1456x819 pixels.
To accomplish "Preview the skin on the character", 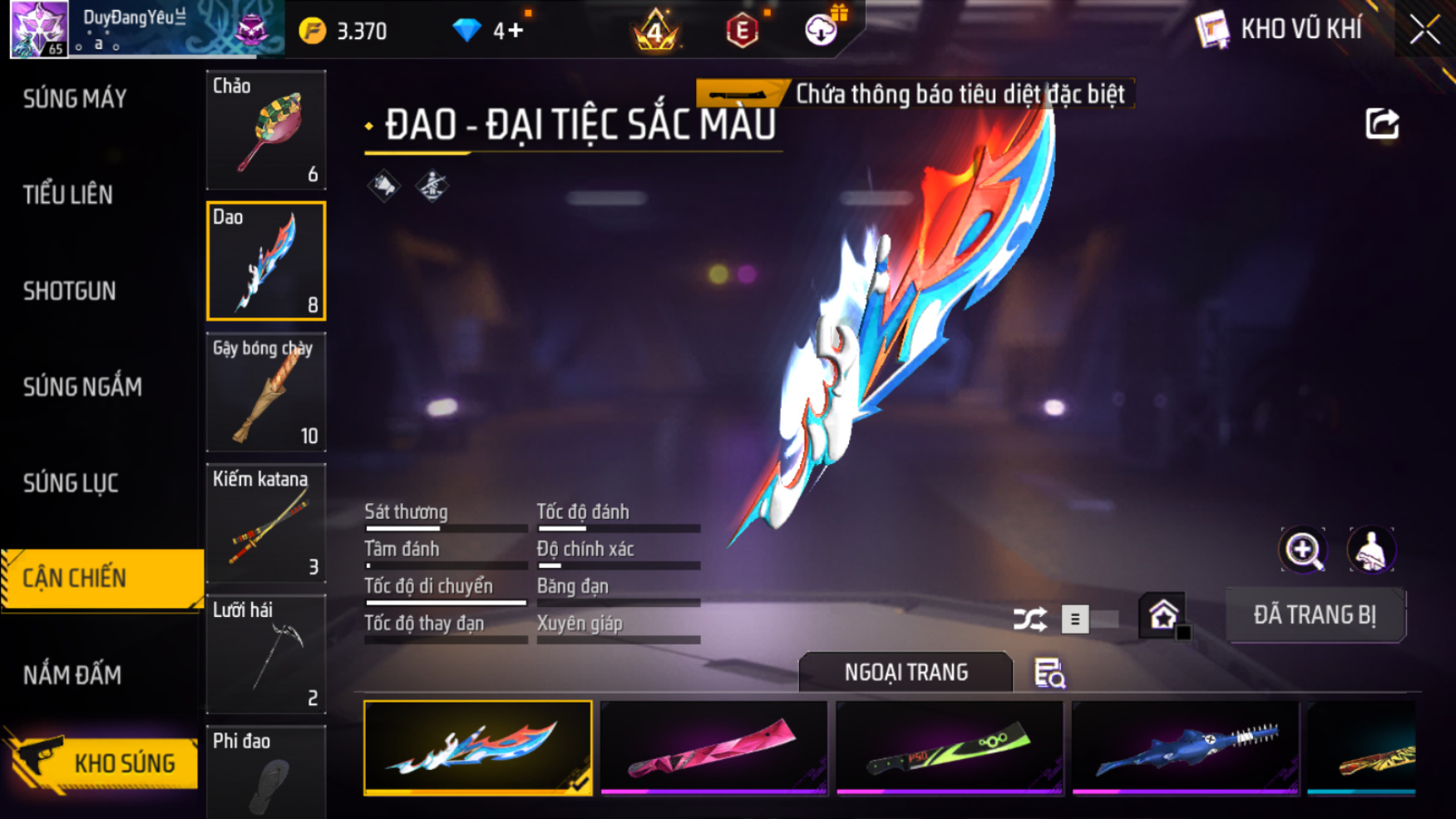I will (1370, 550).
